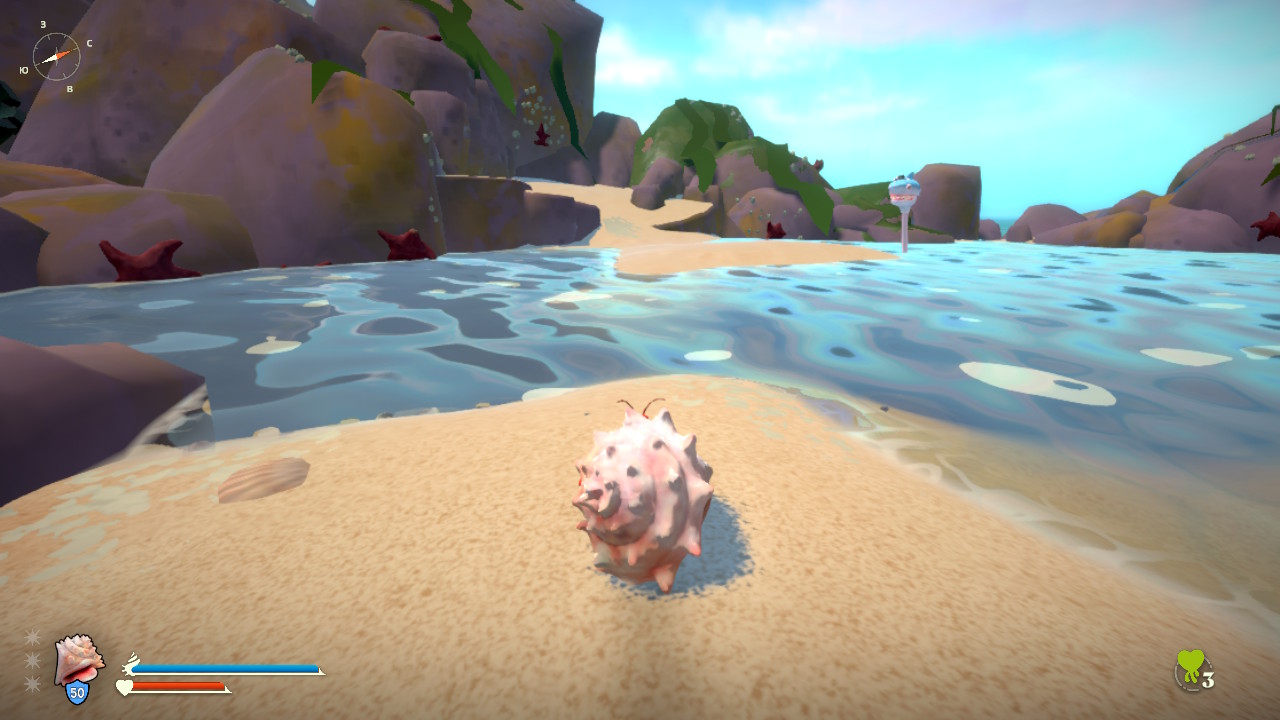Click the compass in the corner
The width and height of the screenshot is (1280, 720).
[56, 56]
